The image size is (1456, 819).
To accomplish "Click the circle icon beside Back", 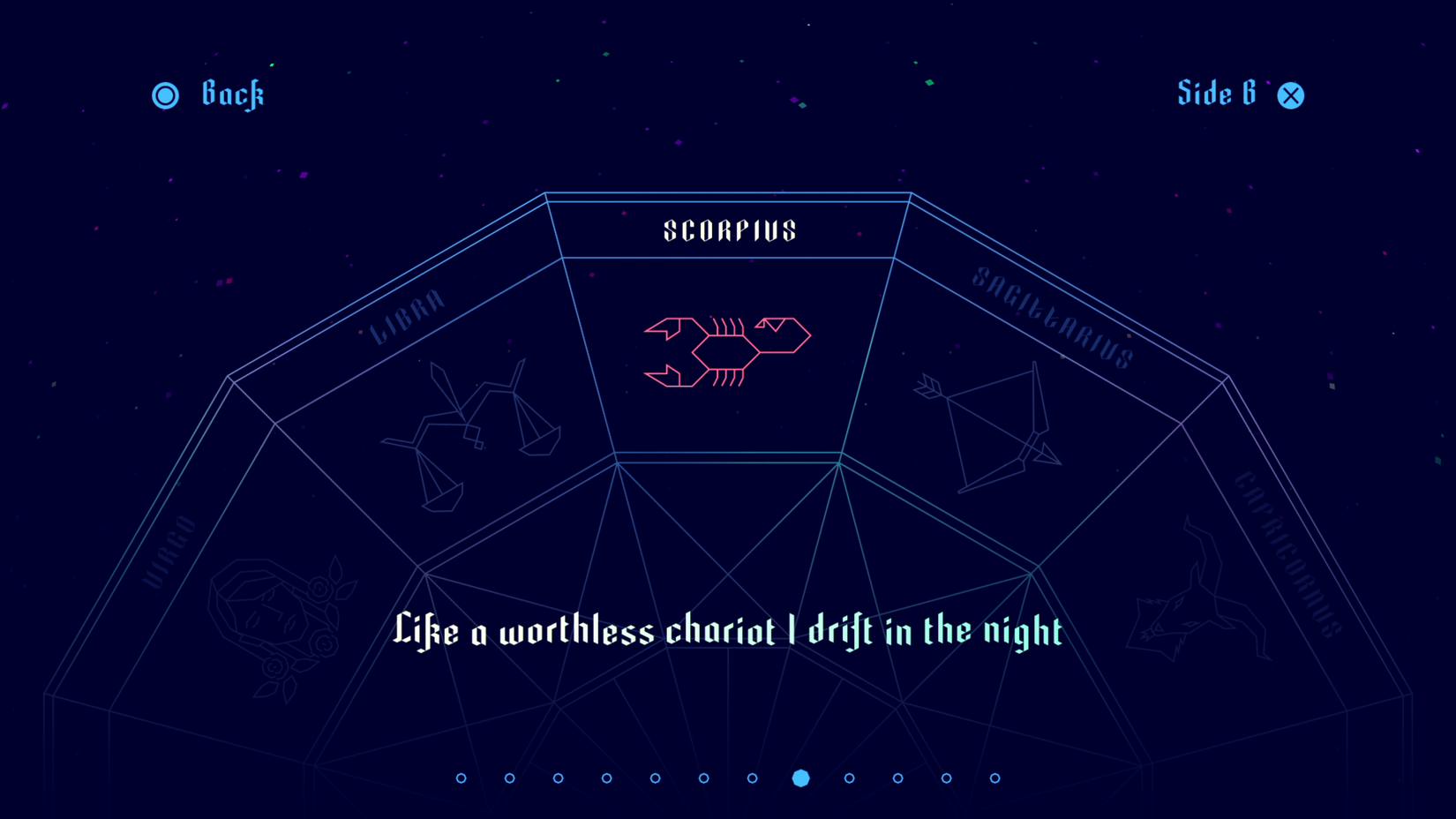I will click(x=166, y=94).
